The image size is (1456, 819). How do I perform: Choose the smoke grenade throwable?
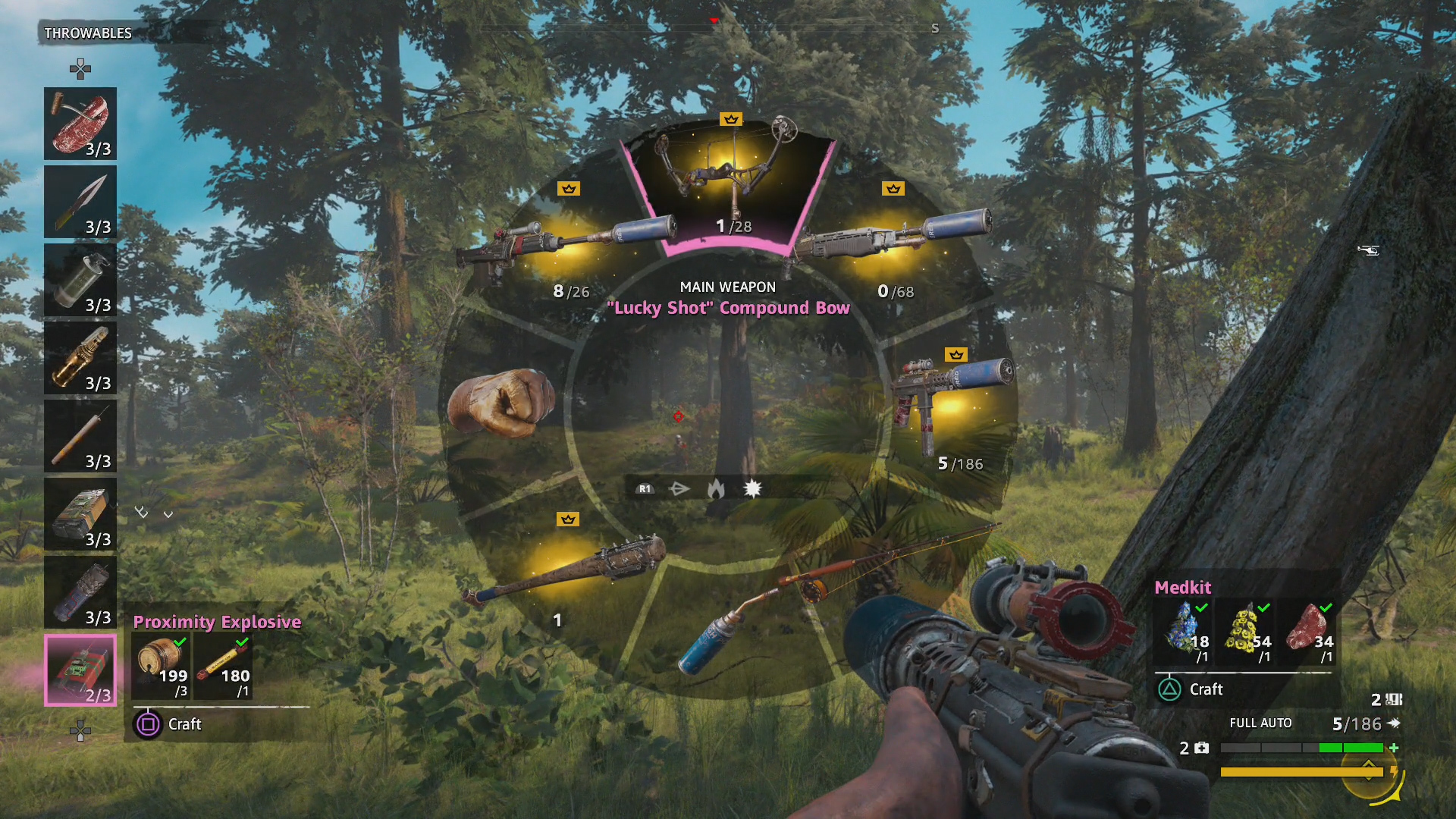click(80, 280)
